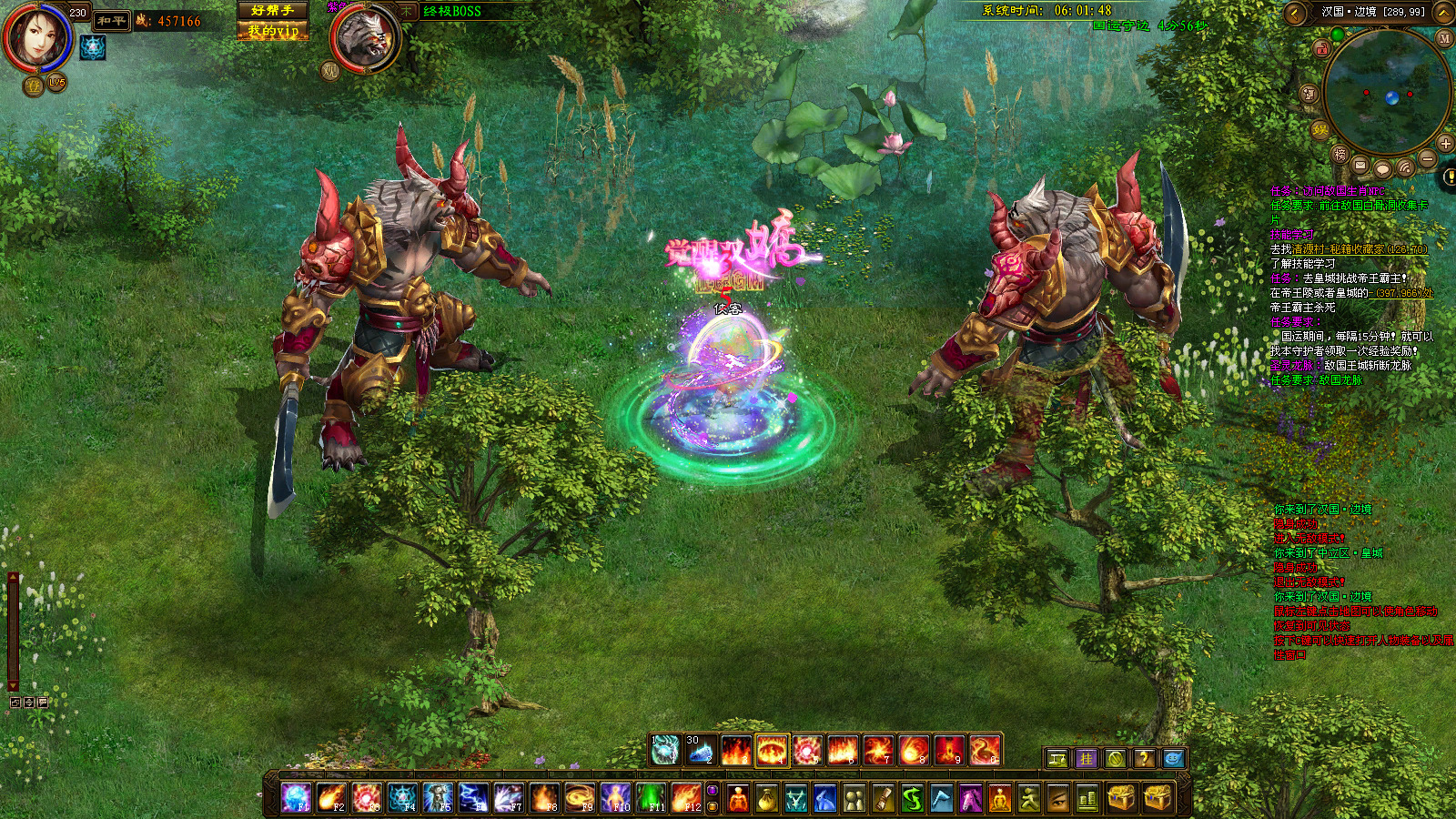
Task: Open the 我的vip panel
Action: click(272, 30)
